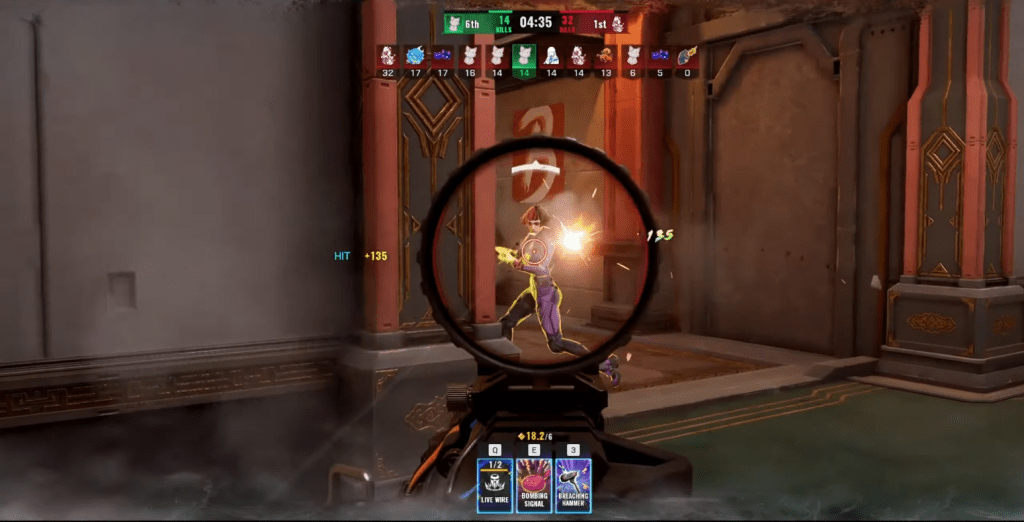Screen dimensions: 1024x522
Task: Activate the Live Wire ability card
Action: point(495,485)
